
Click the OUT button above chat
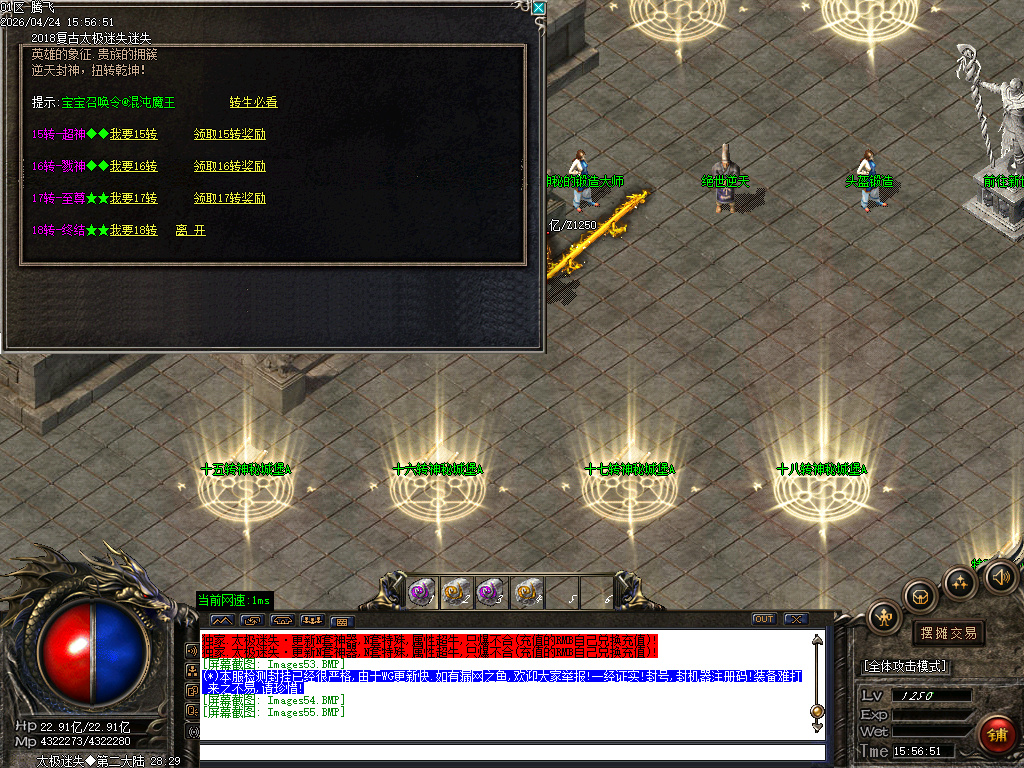(764, 619)
